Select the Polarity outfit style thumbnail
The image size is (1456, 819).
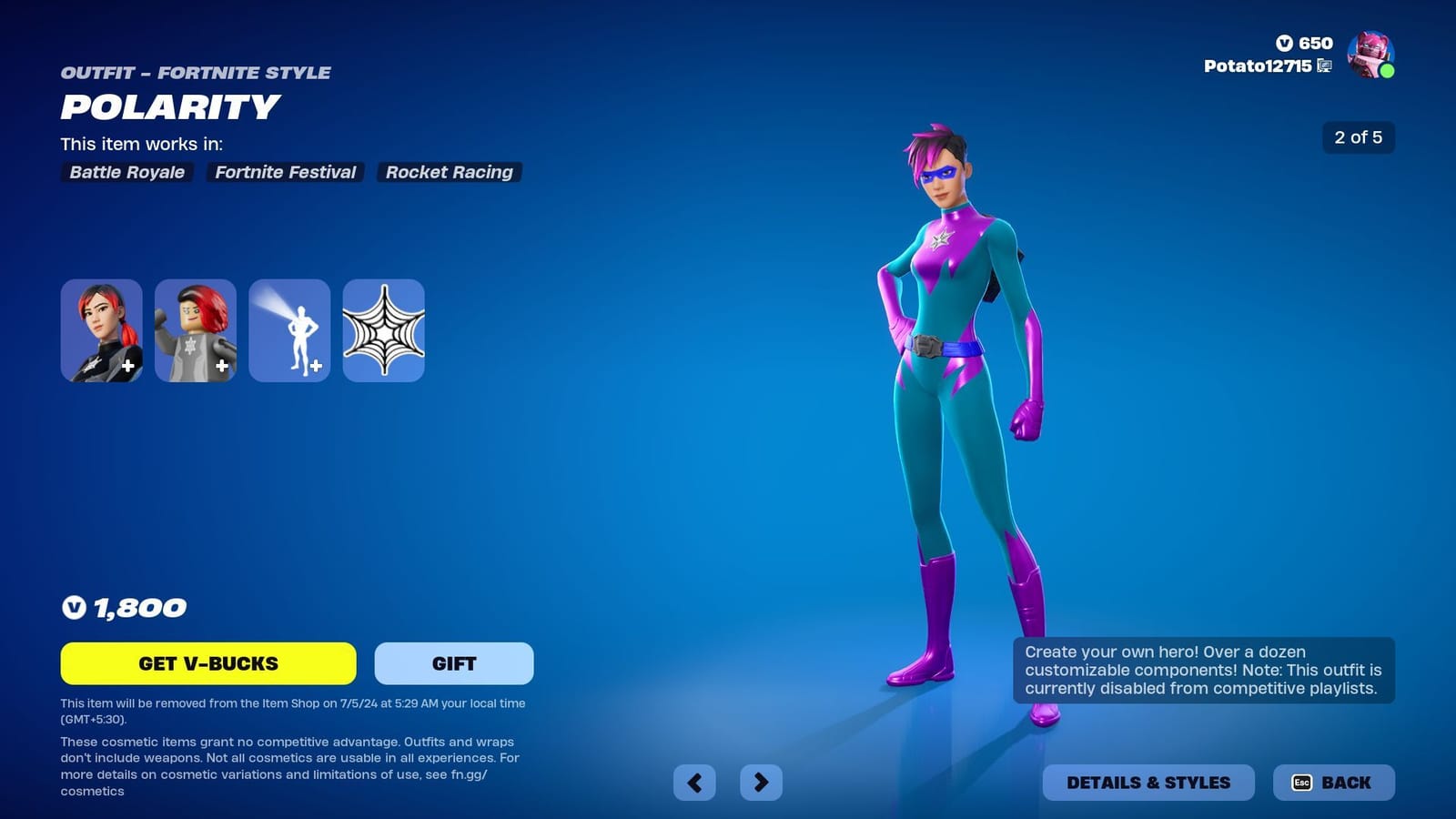click(x=101, y=330)
